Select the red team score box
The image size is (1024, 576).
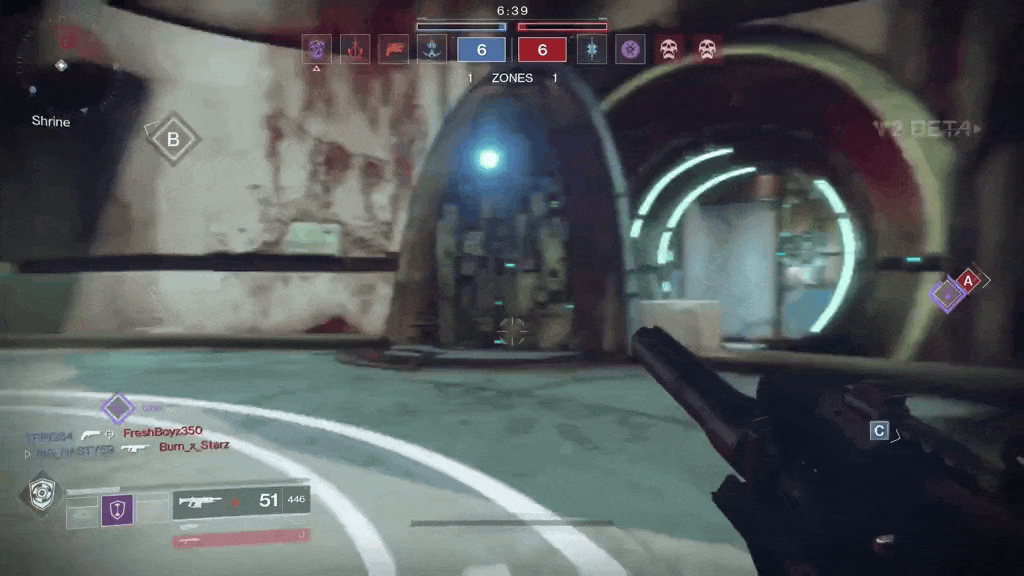pos(543,49)
